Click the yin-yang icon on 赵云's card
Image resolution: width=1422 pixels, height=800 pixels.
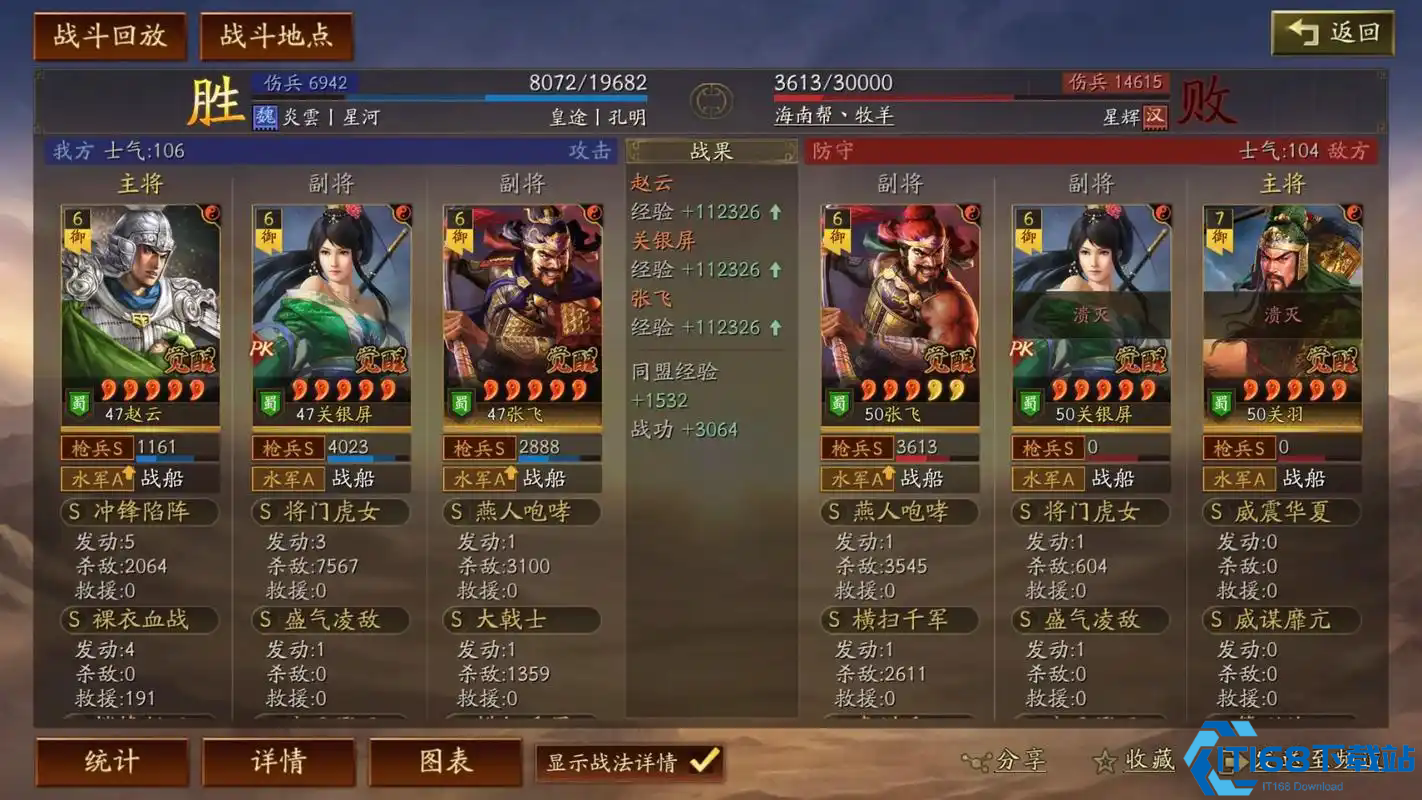point(211,214)
